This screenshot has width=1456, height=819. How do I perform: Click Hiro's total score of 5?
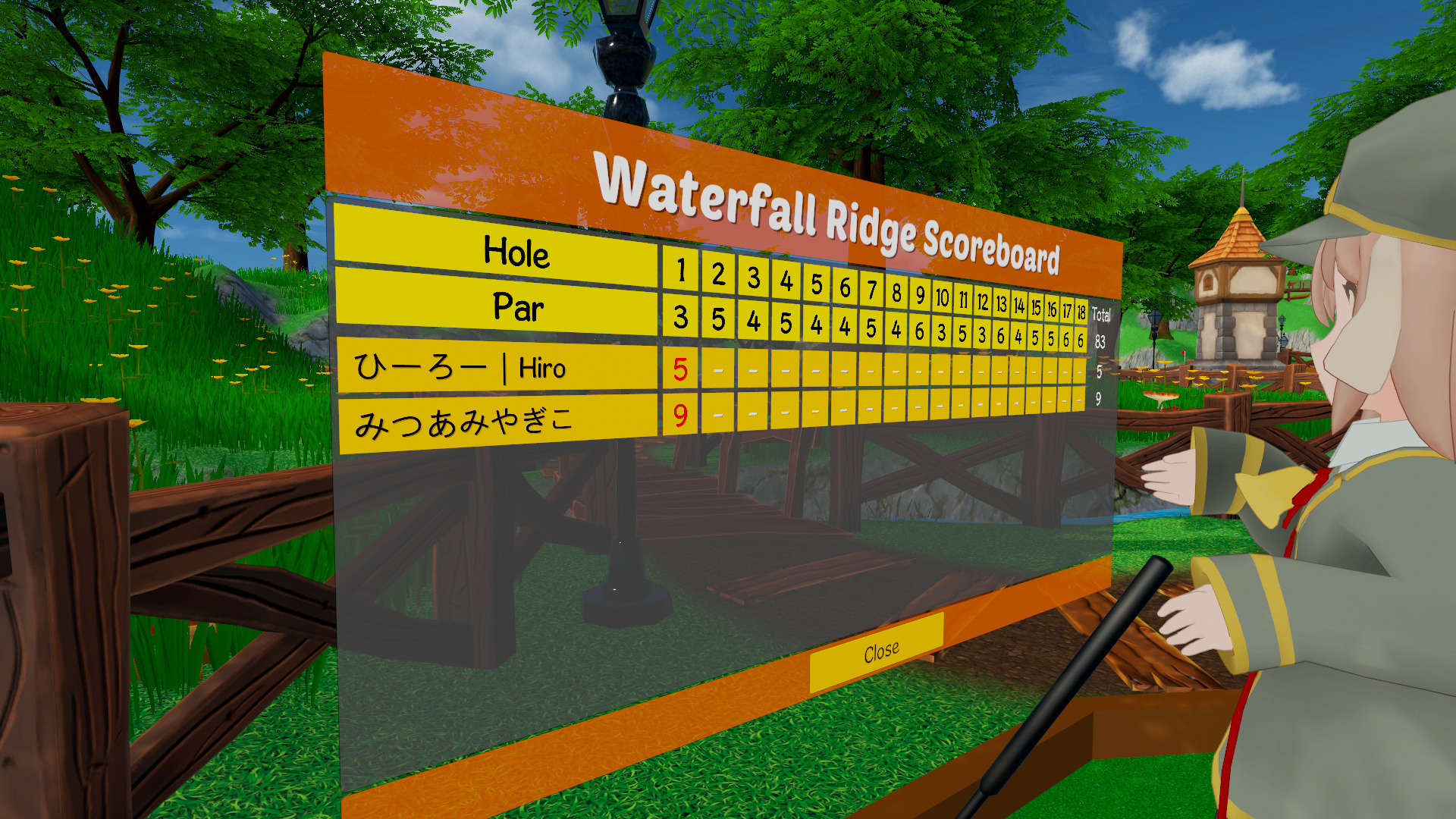pyautogui.click(x=1100, y=372)
